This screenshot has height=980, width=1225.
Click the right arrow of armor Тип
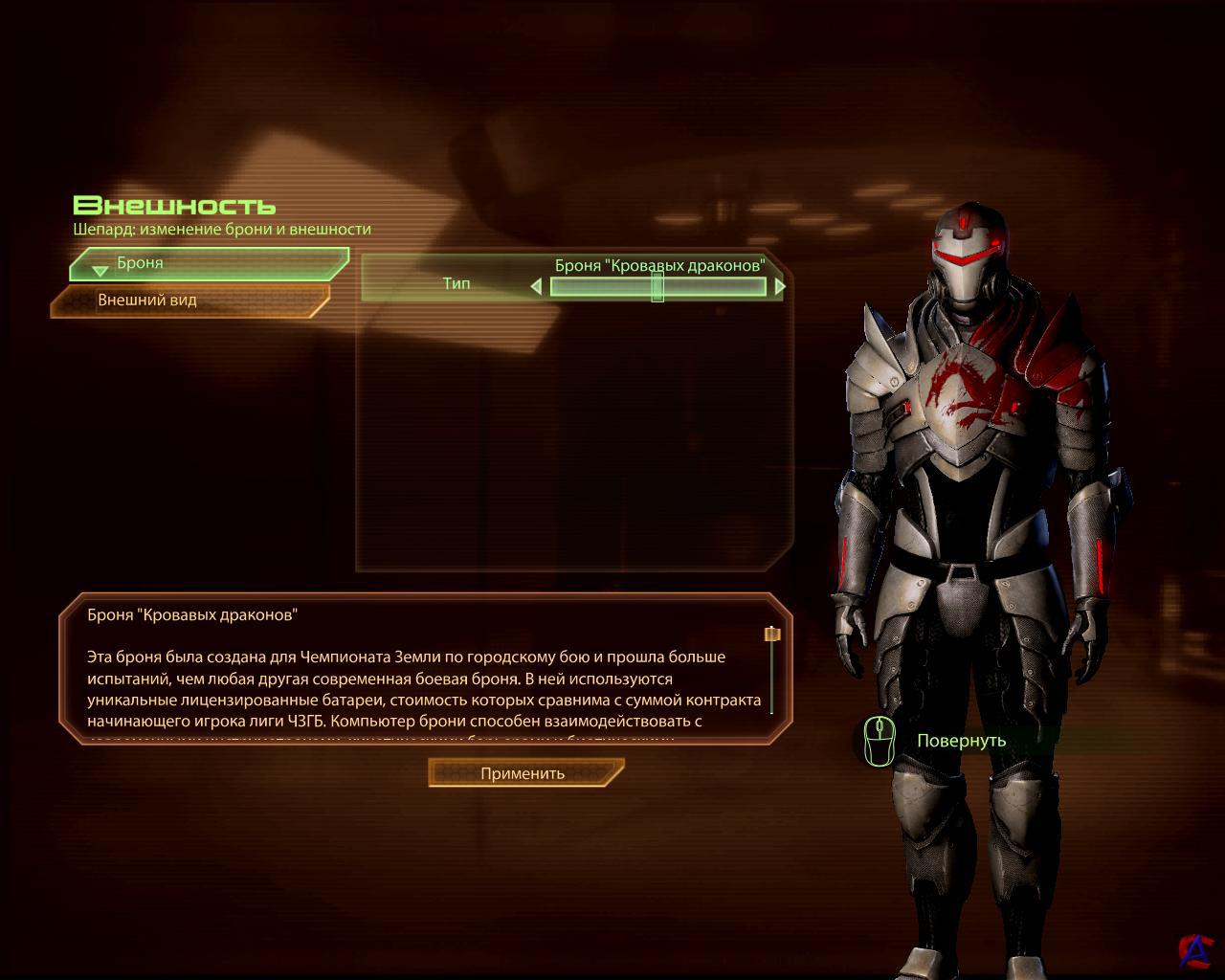click(780, 286)
